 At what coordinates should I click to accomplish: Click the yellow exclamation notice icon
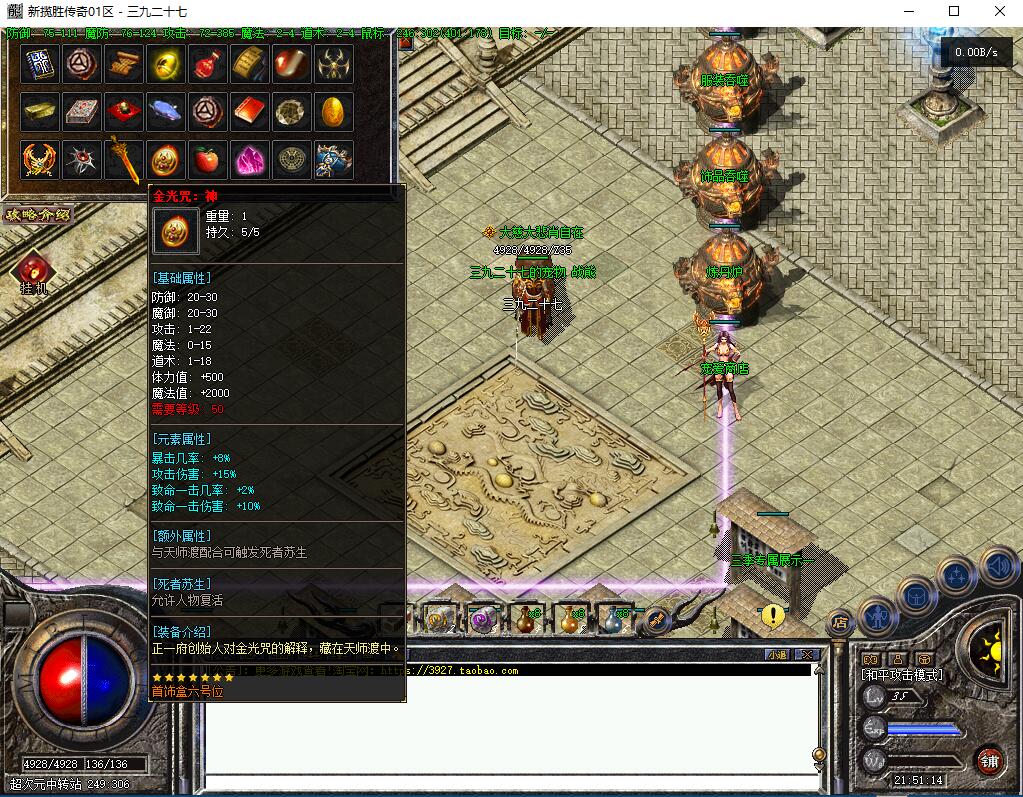(x=771, y=615)
